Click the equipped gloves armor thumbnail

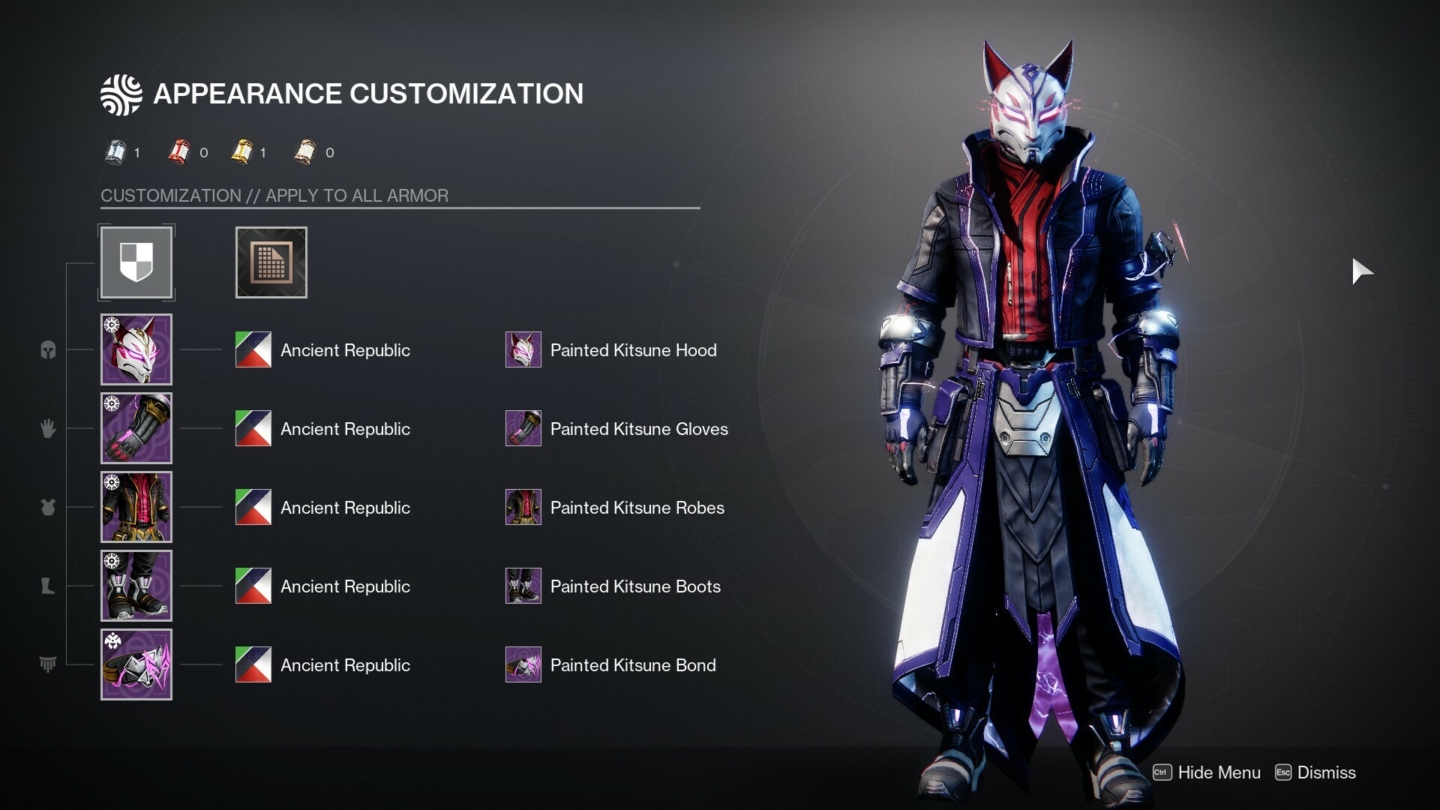pyautogui.click(x=136, y=428)
